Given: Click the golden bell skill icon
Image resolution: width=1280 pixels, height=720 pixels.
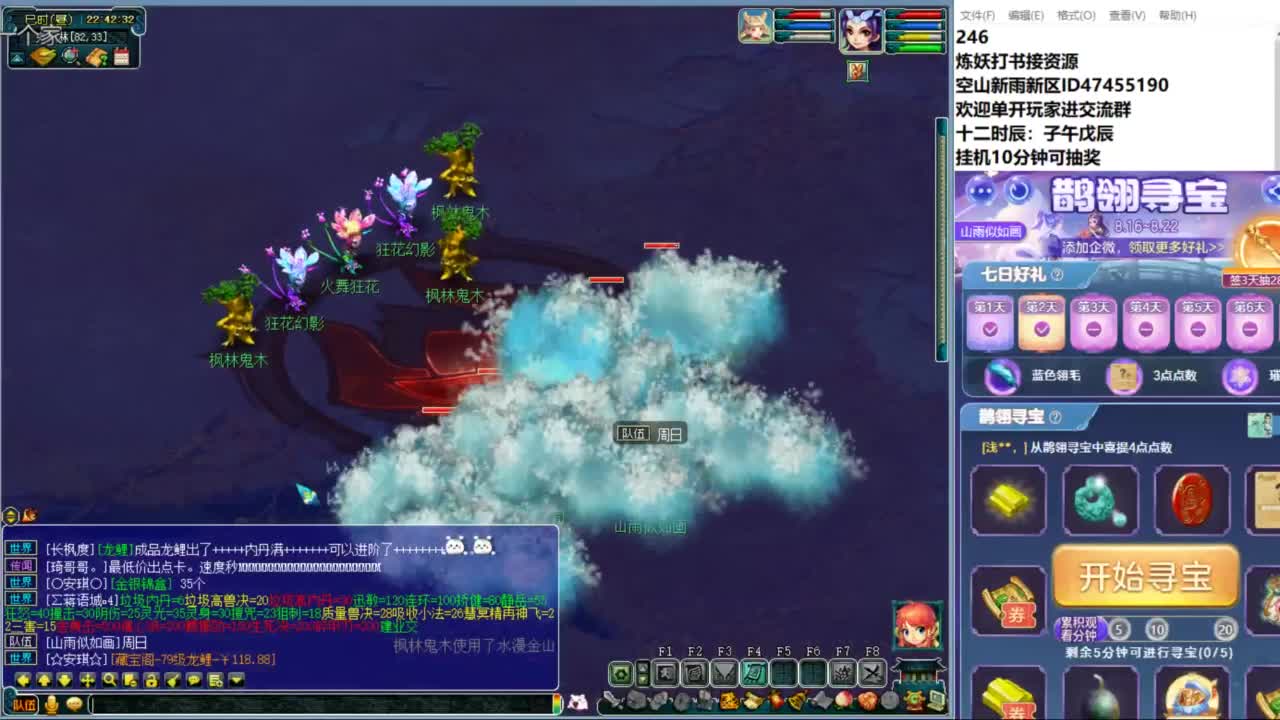Looking at the screenshot, I should (797, 701).
